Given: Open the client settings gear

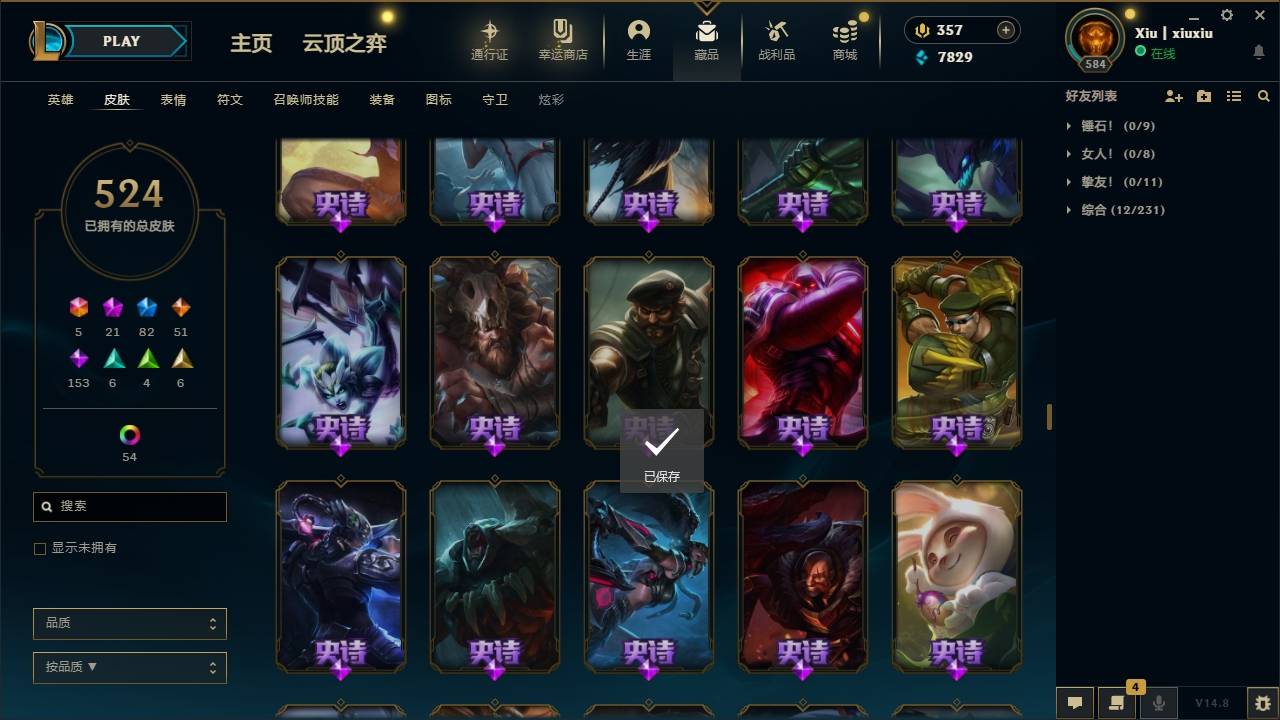Looking at the screenshot, I should click(1226, 15).
